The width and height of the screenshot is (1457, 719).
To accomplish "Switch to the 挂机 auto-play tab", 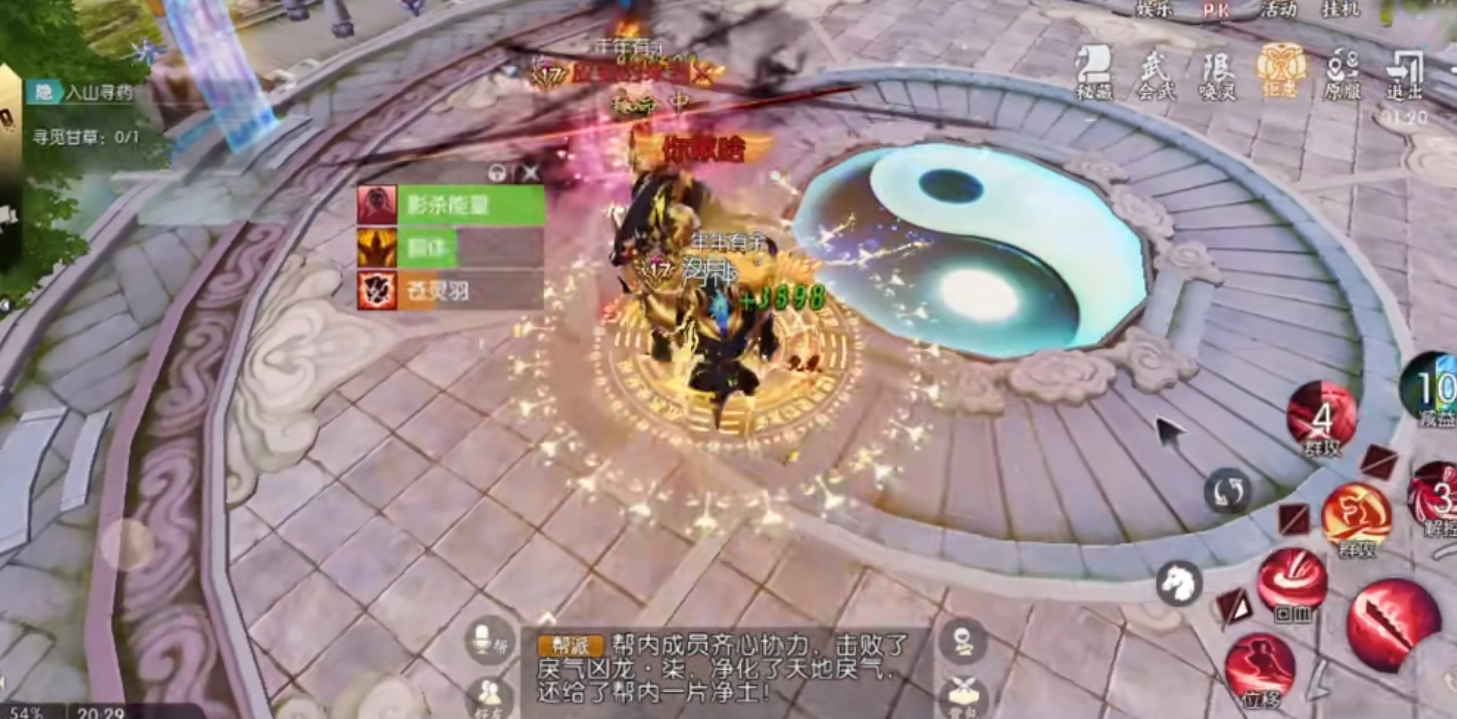I will coord(1341,10).
